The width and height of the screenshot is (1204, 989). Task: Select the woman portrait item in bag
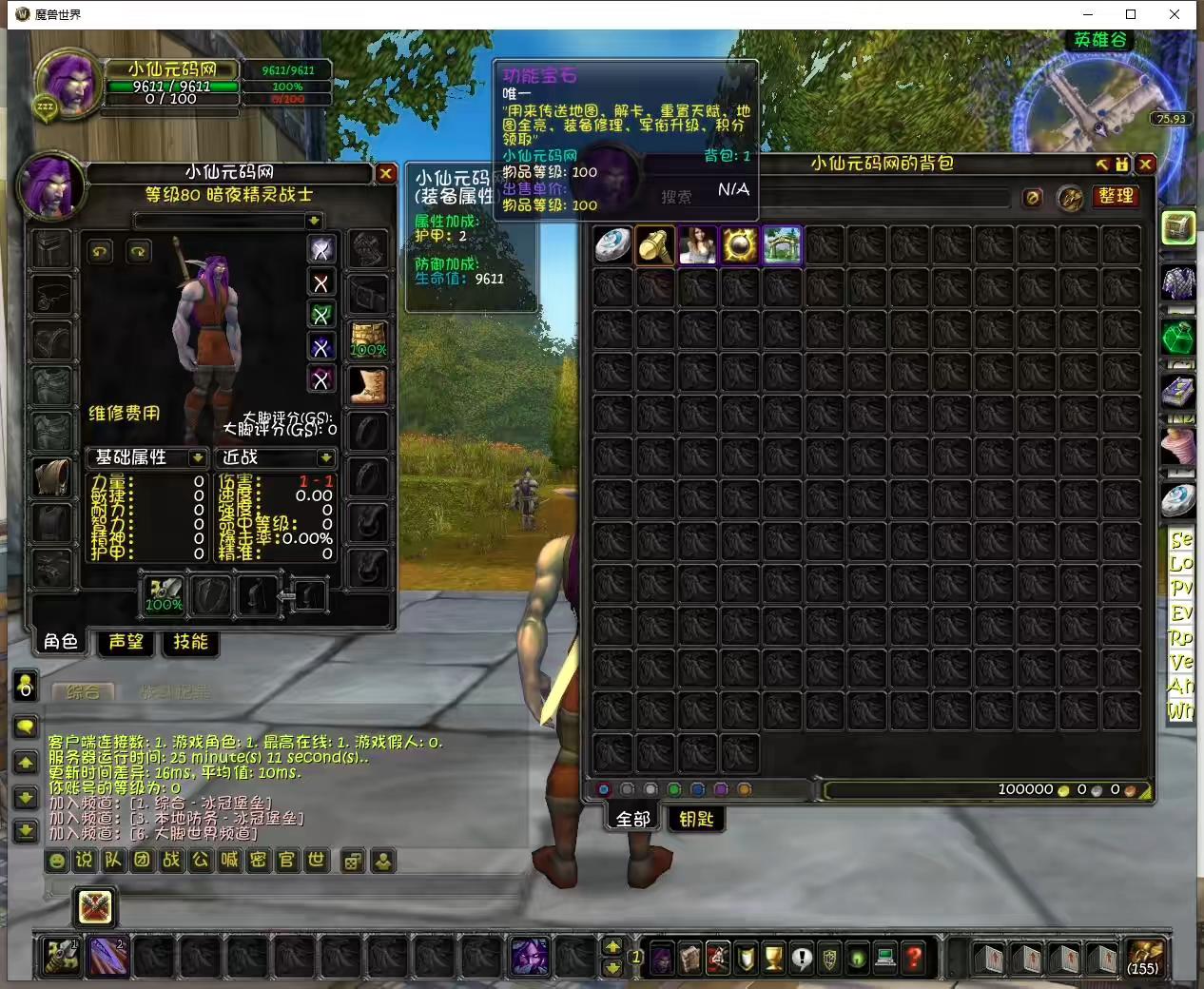pos(697,245)
